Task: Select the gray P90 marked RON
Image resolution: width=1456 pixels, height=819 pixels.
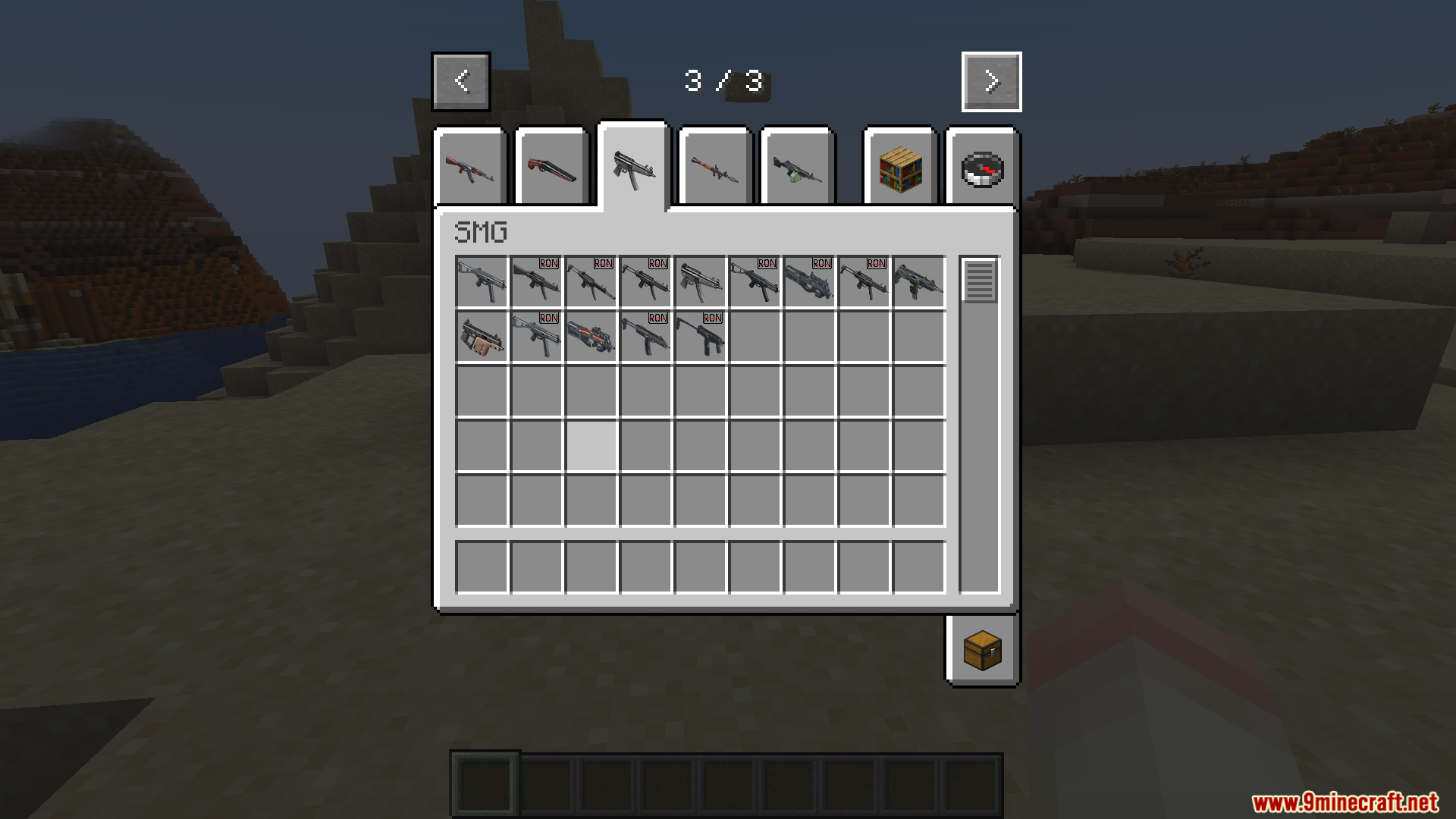Action: point(808,281)
